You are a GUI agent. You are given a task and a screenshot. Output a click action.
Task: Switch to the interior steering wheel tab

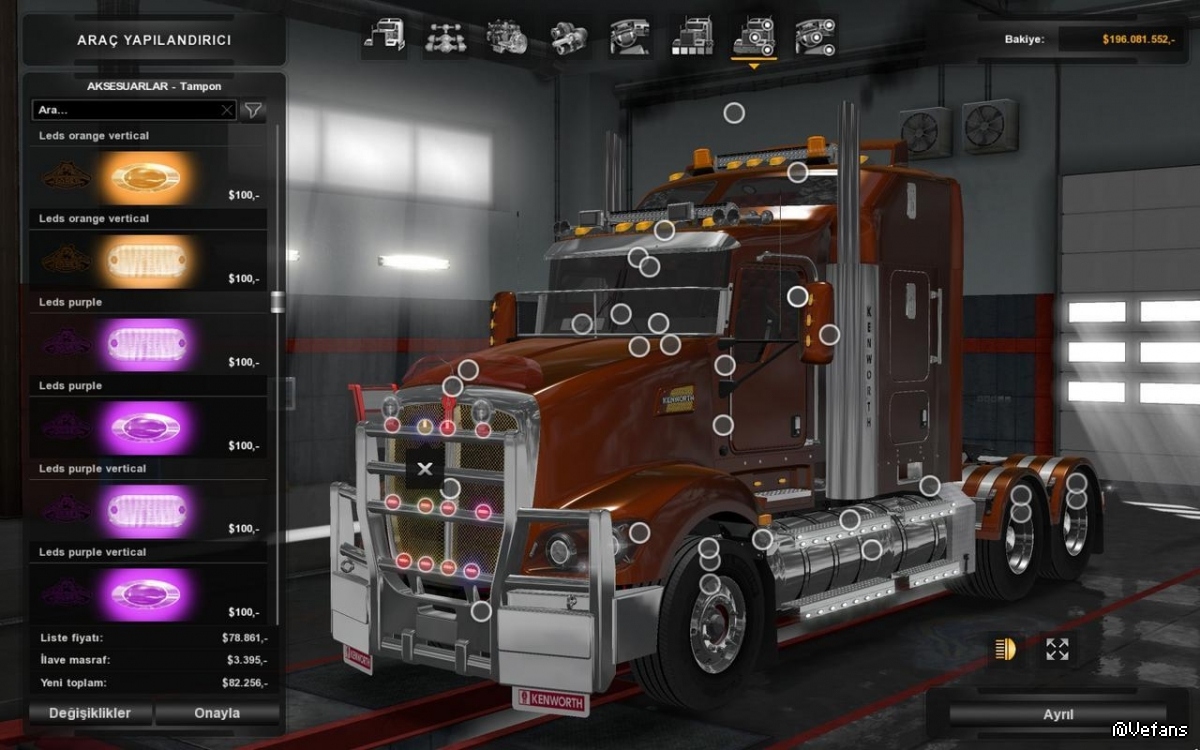click(x=630, y=37)
